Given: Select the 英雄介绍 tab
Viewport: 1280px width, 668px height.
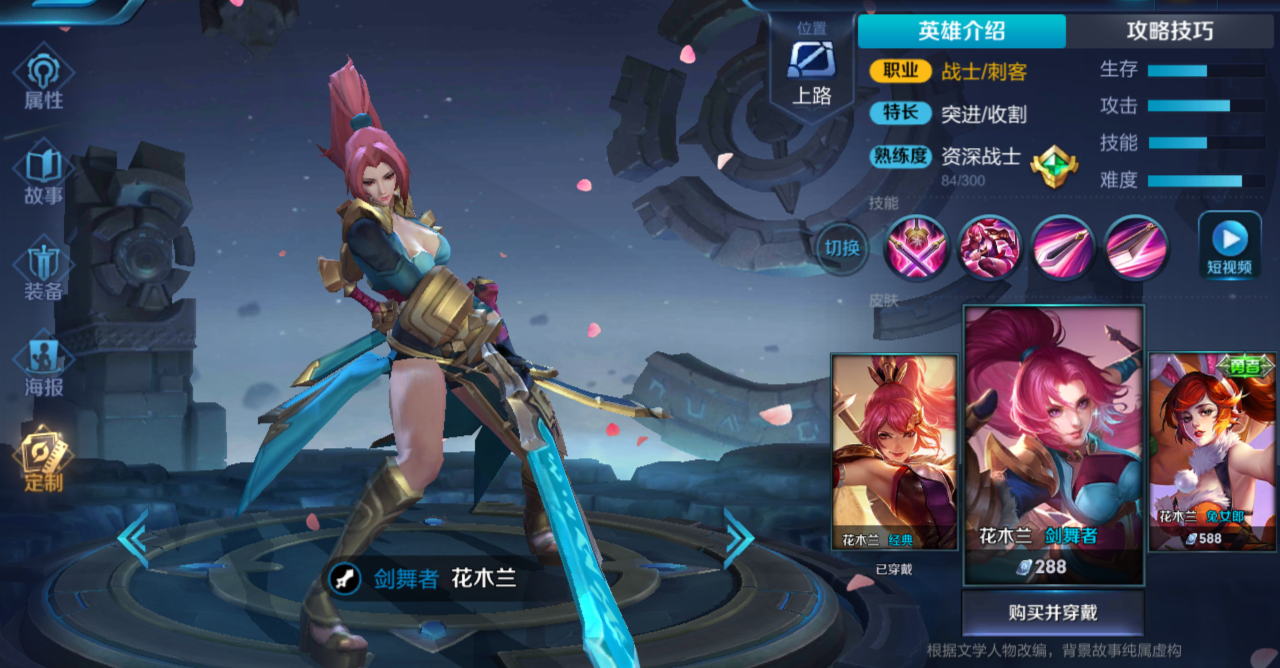Looking at the screenshot, I should coord(961,31).
